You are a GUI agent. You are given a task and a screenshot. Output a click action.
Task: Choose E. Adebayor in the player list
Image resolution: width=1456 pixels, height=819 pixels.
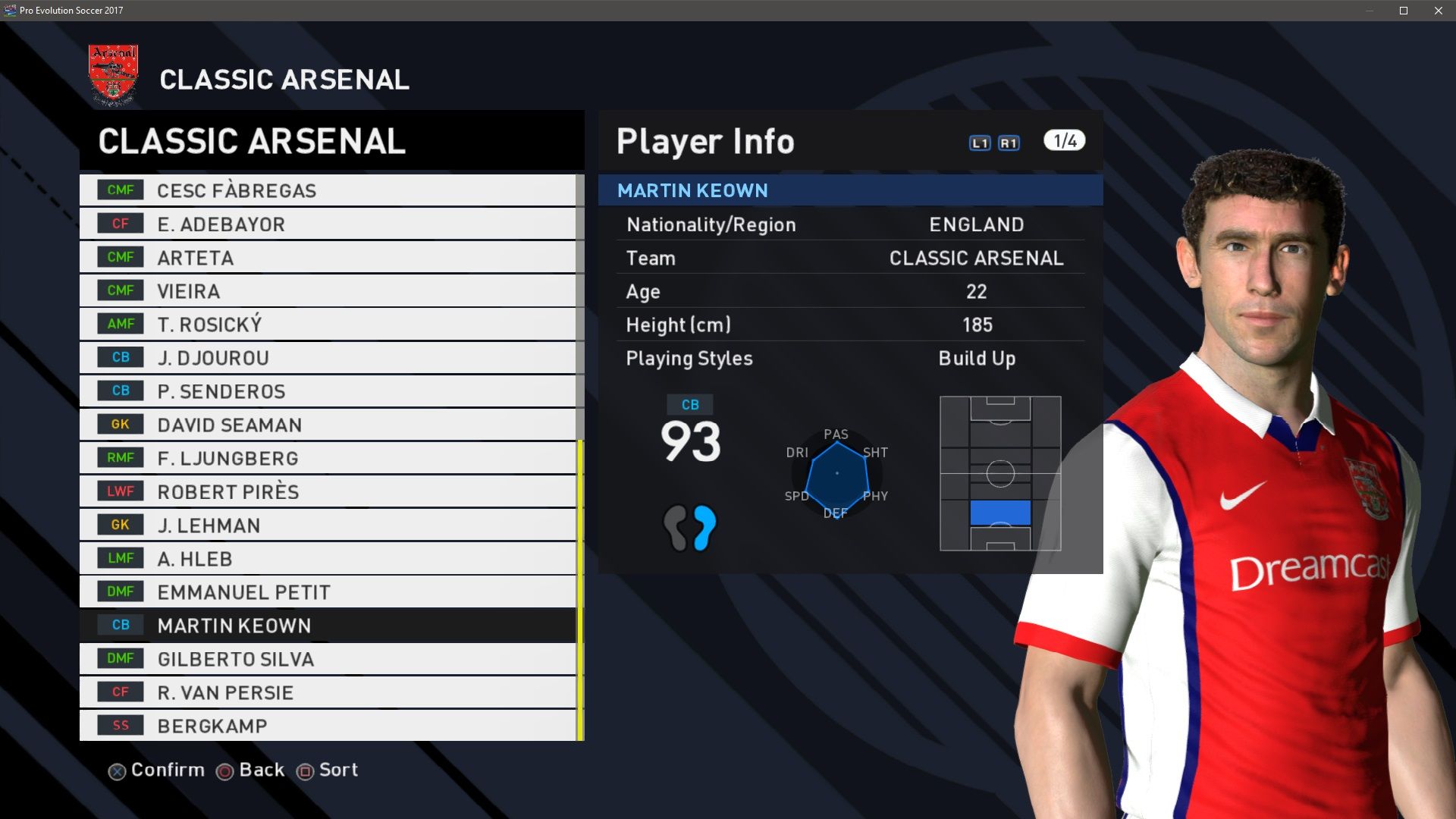(x=328, y=224)
